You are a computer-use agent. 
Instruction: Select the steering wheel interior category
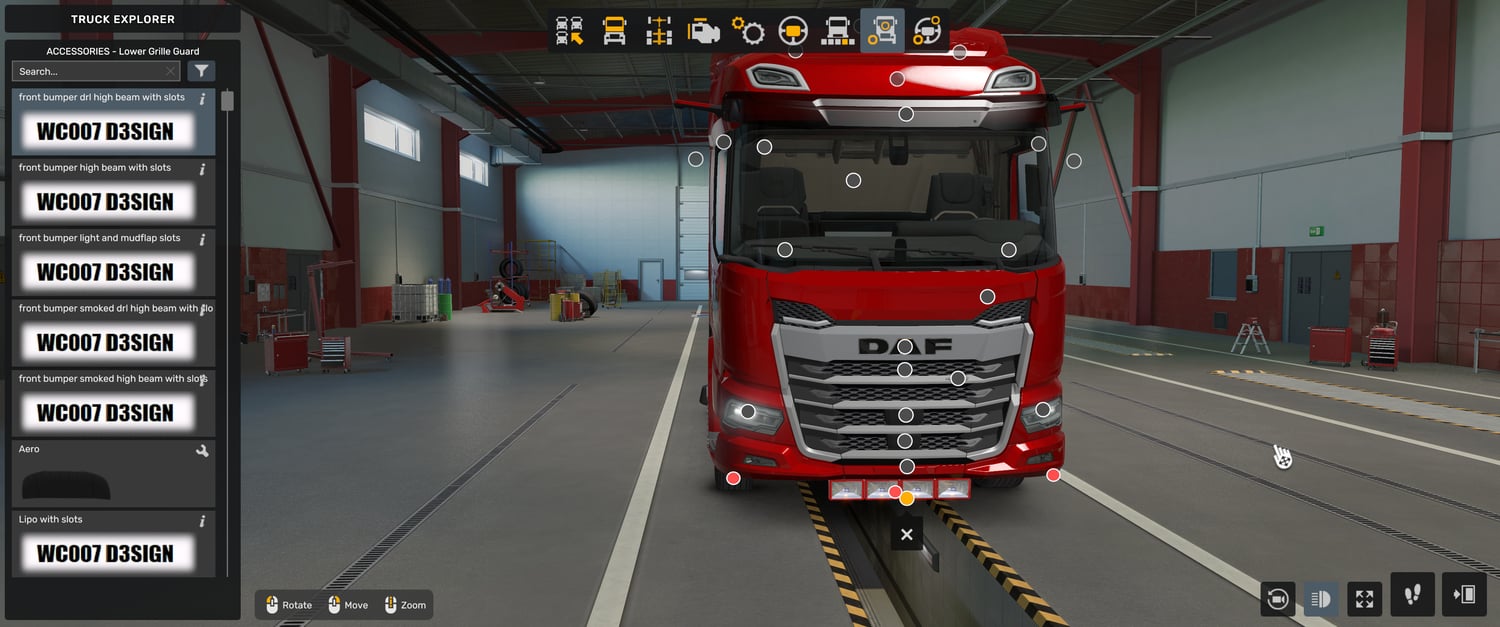(x=793, y=31)
